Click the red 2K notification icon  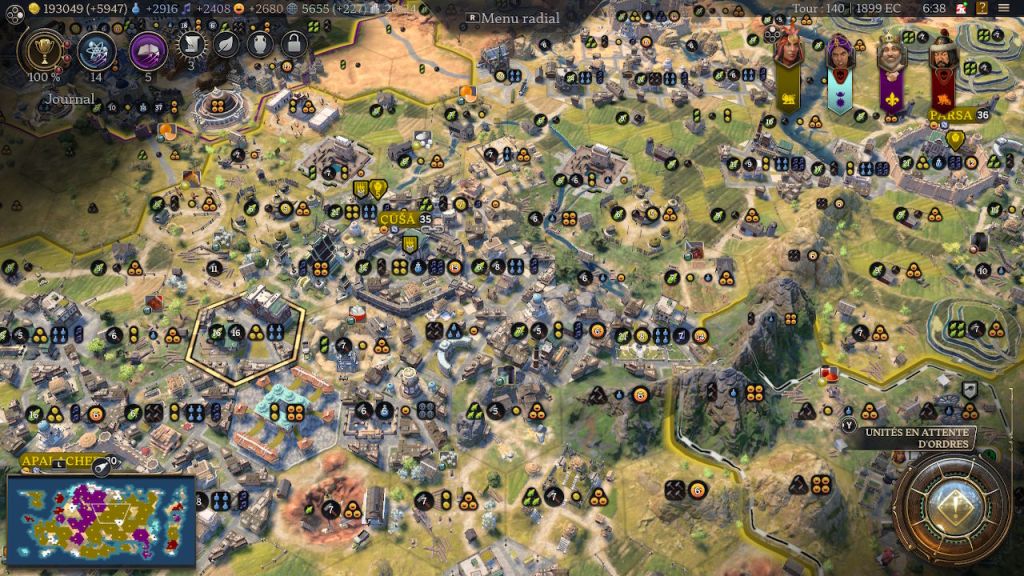(958, 8)
